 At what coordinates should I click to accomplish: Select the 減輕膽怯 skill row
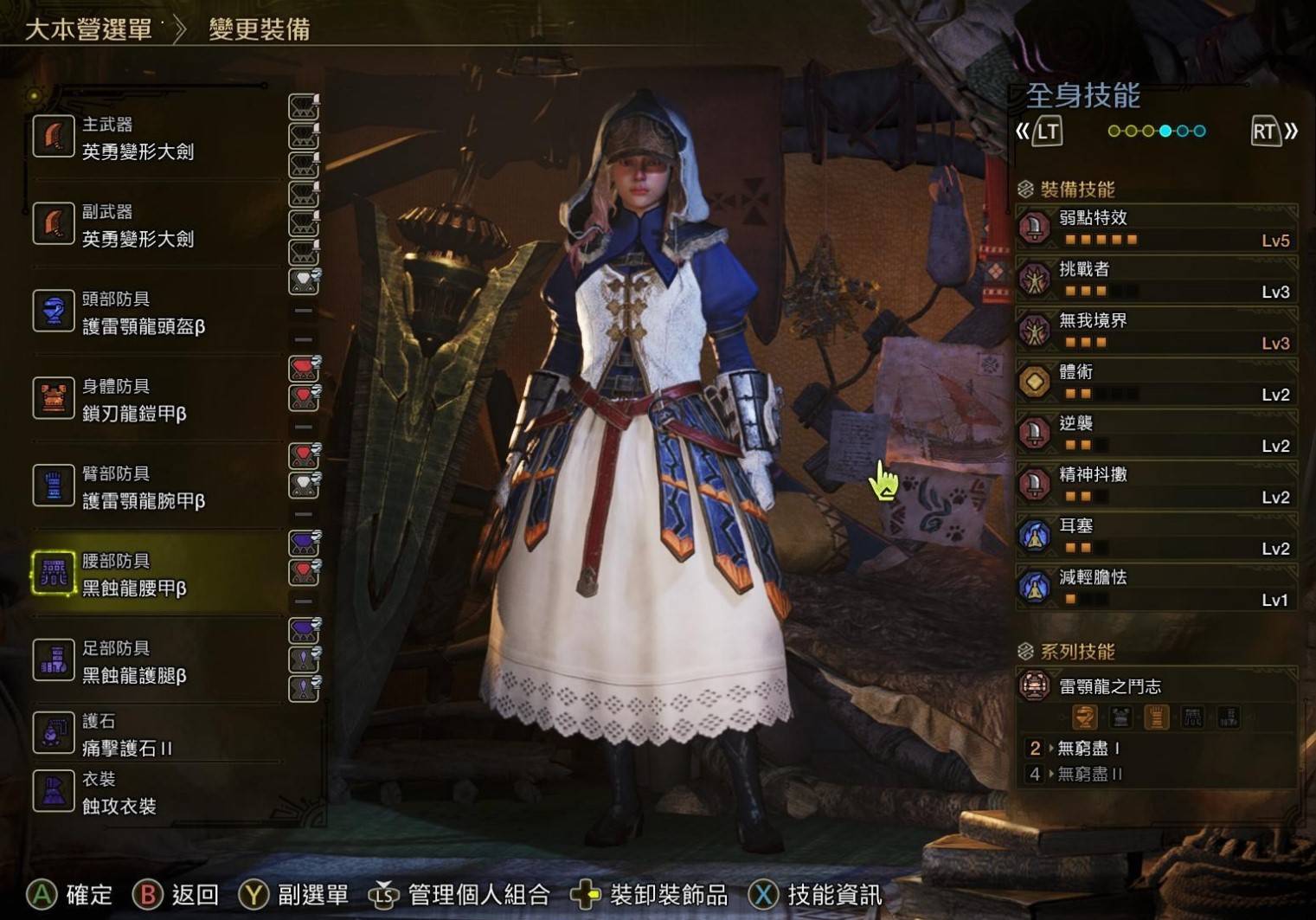click(1156, 587)
